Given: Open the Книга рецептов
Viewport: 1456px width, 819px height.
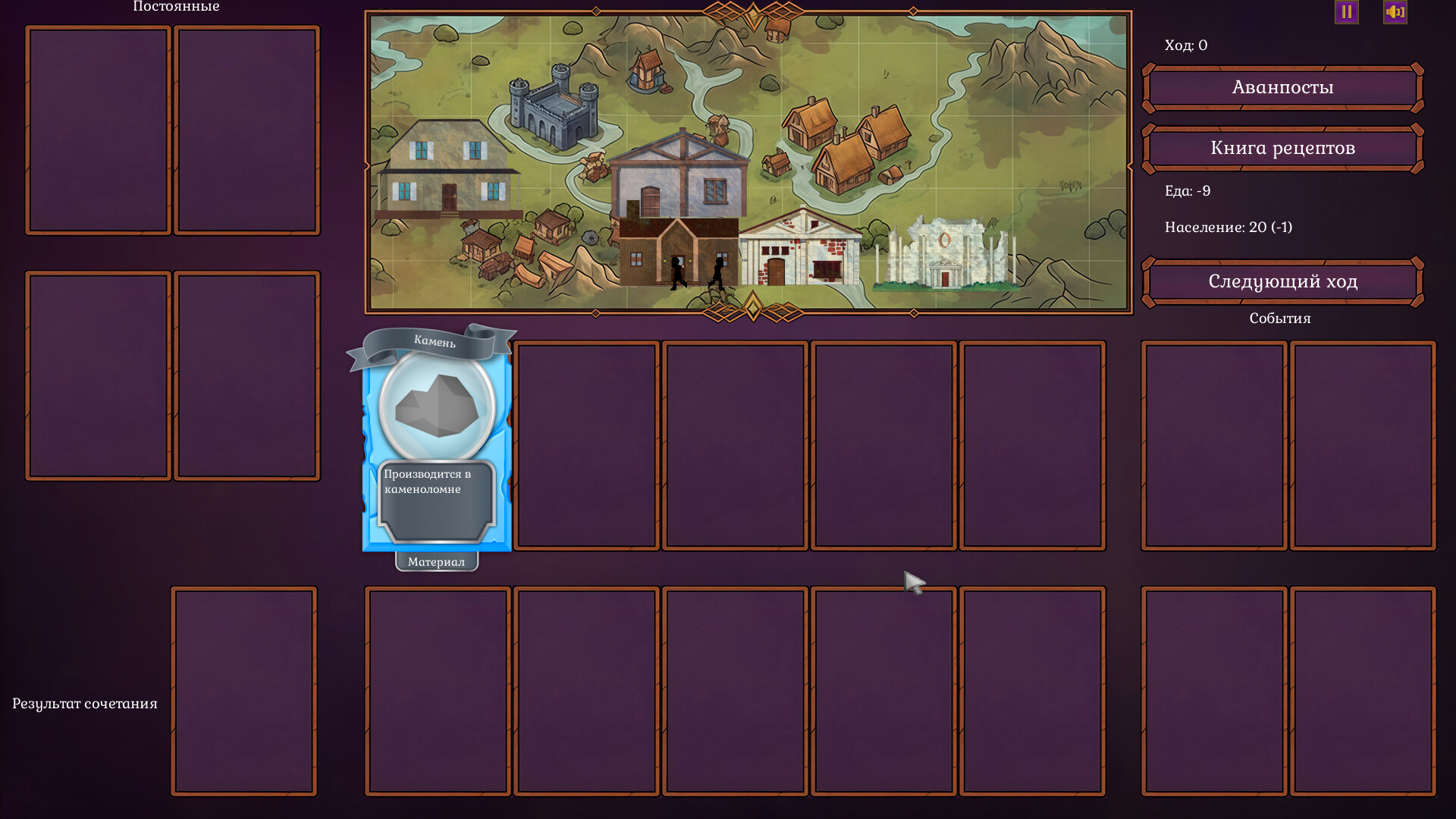Looking at the screenshot, I should coord(1282,149).
